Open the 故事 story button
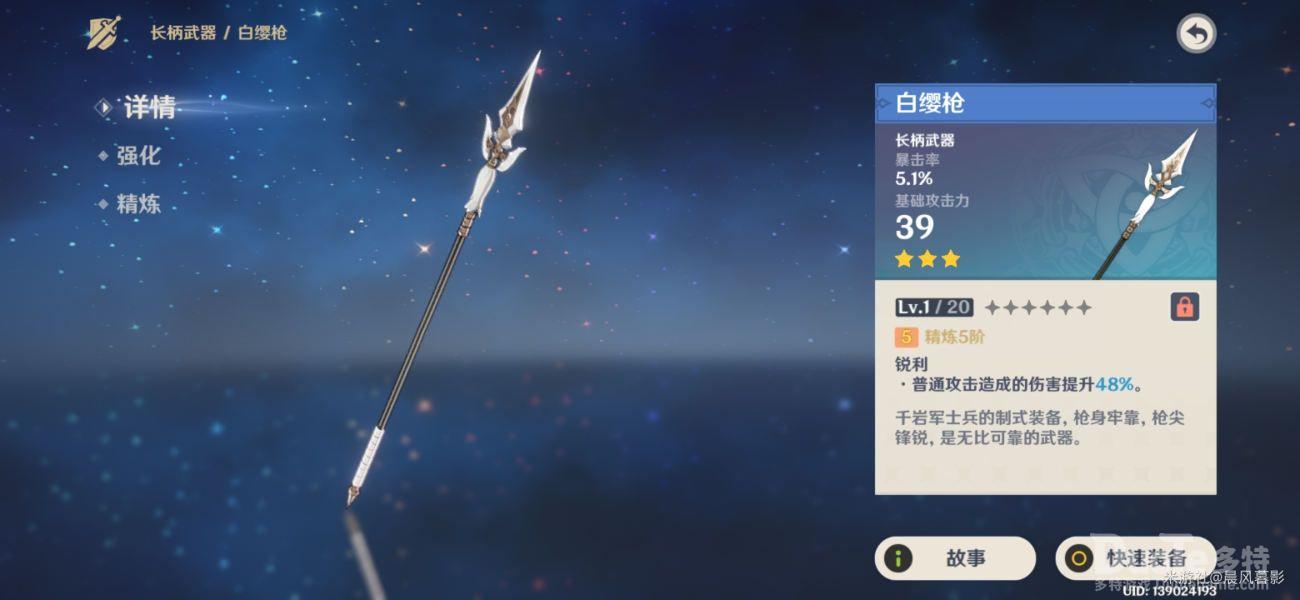 coord(954,558)
